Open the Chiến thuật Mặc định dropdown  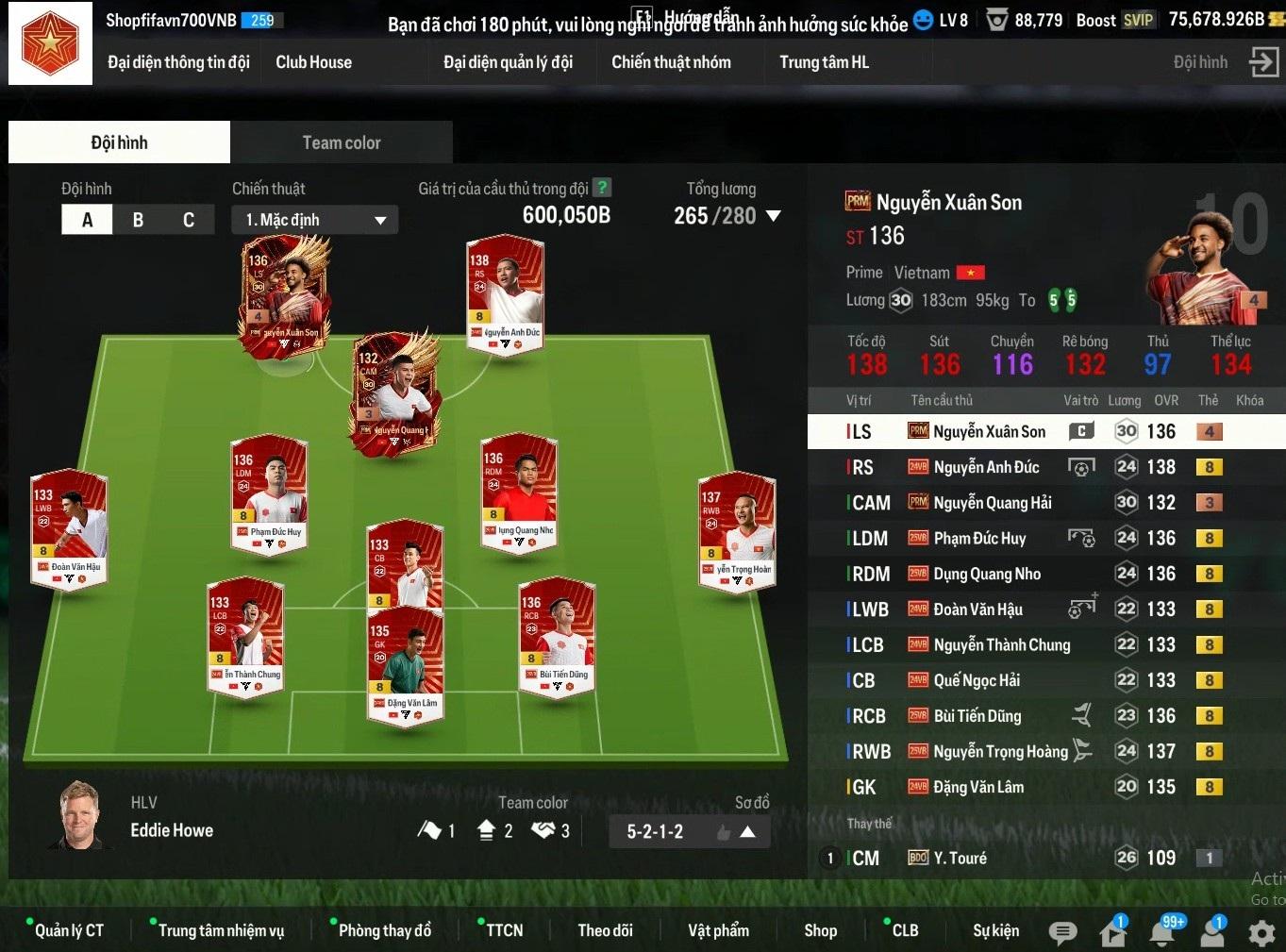pyautogui.click(x=314, y=220)
